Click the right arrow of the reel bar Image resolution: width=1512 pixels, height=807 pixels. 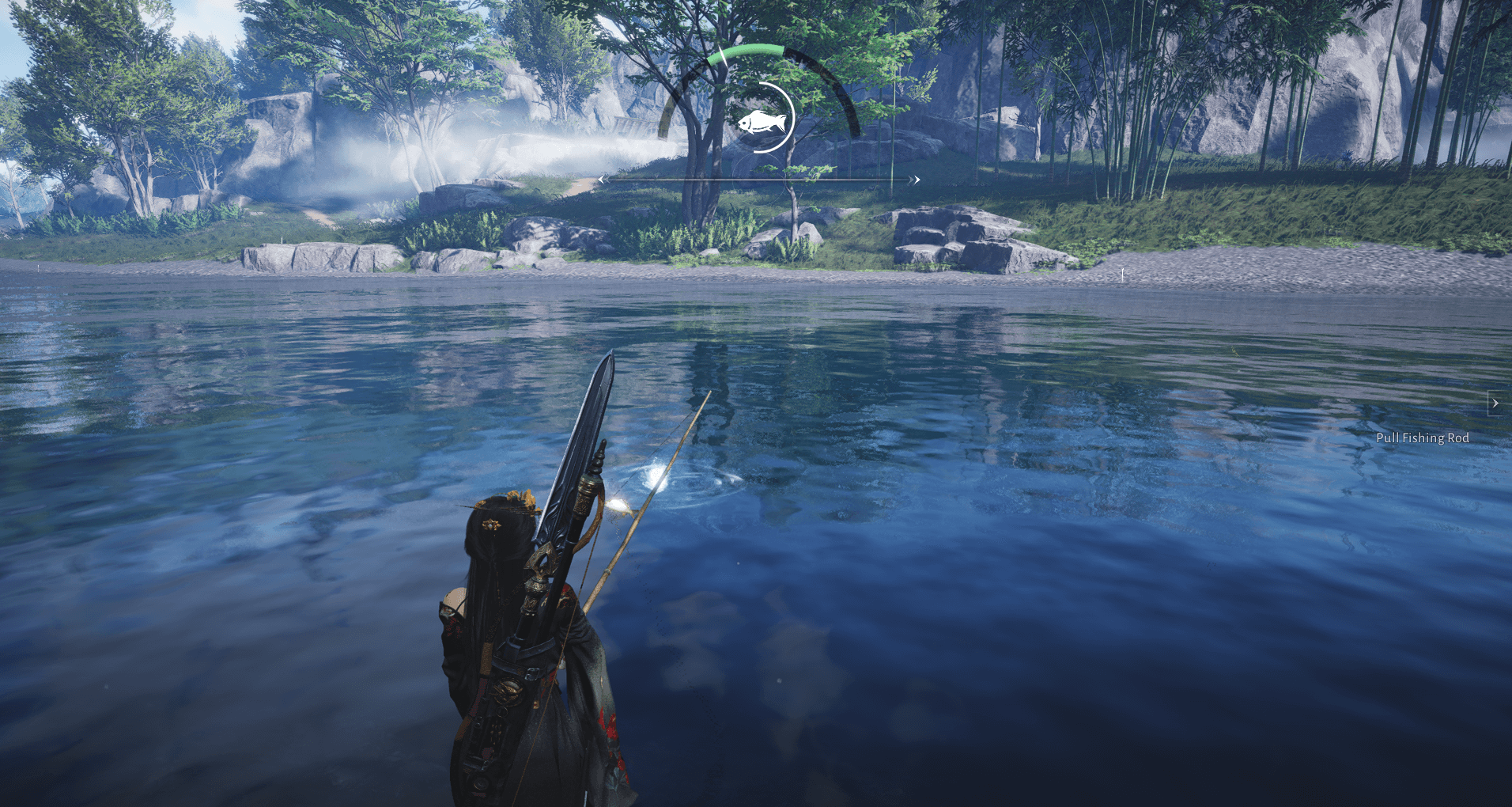[x=916, y=180]
